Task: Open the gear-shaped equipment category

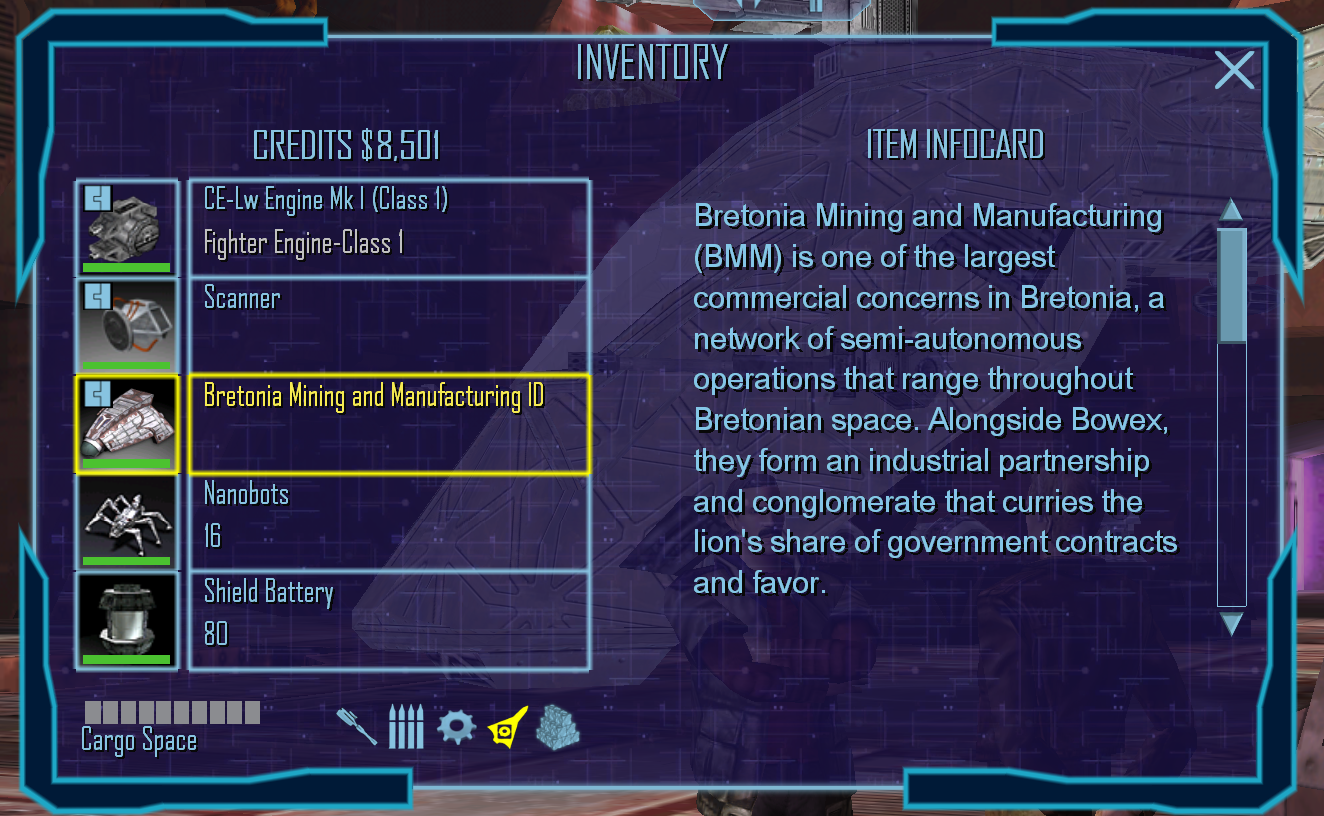Action: click(456, 727)
